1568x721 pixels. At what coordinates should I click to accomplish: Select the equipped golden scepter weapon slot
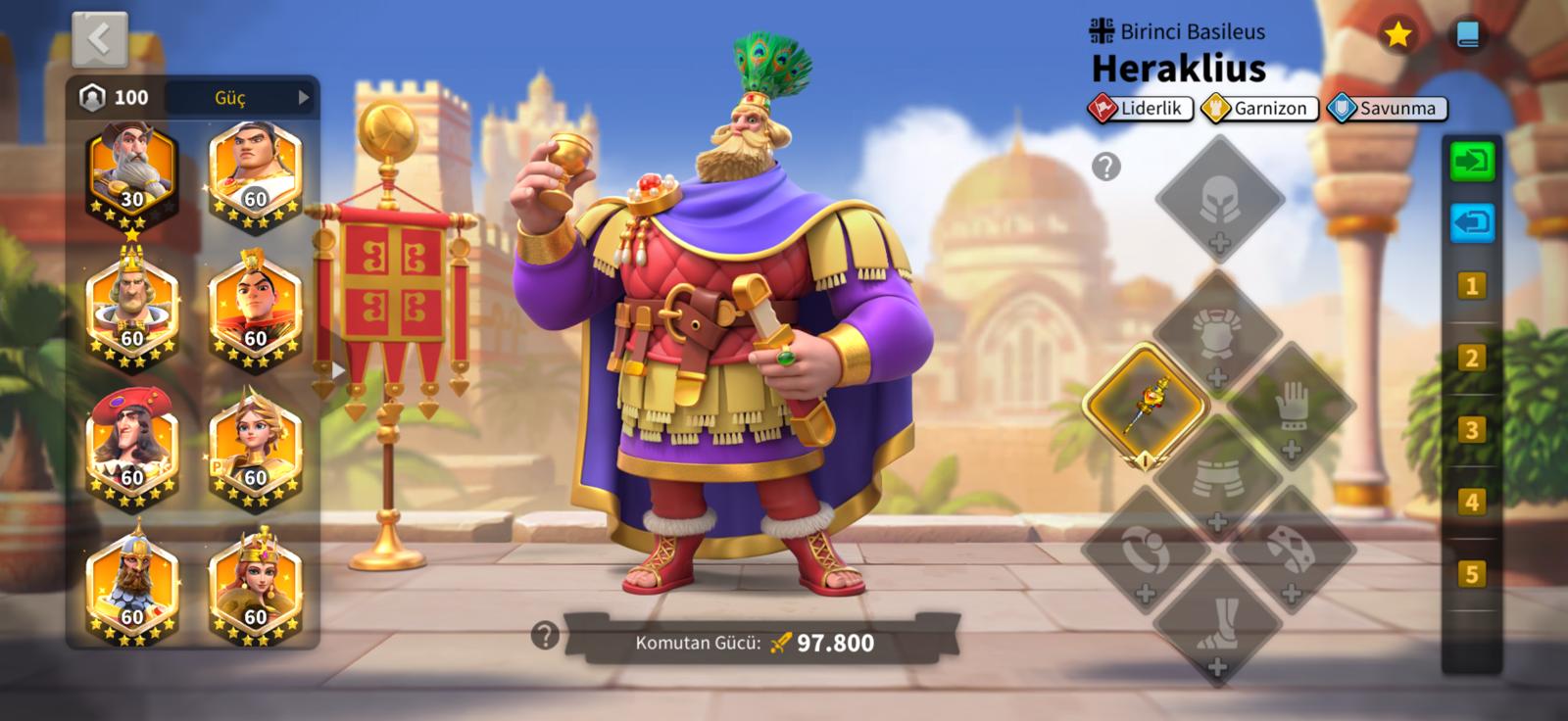coord(1146,404)
